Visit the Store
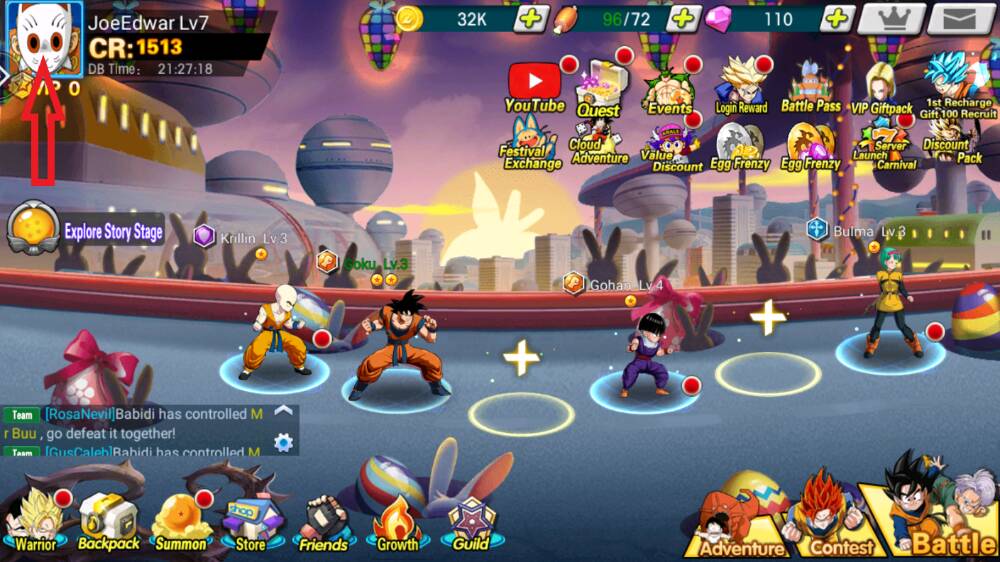Screen dimensions: 1000x562 (250, 522)
